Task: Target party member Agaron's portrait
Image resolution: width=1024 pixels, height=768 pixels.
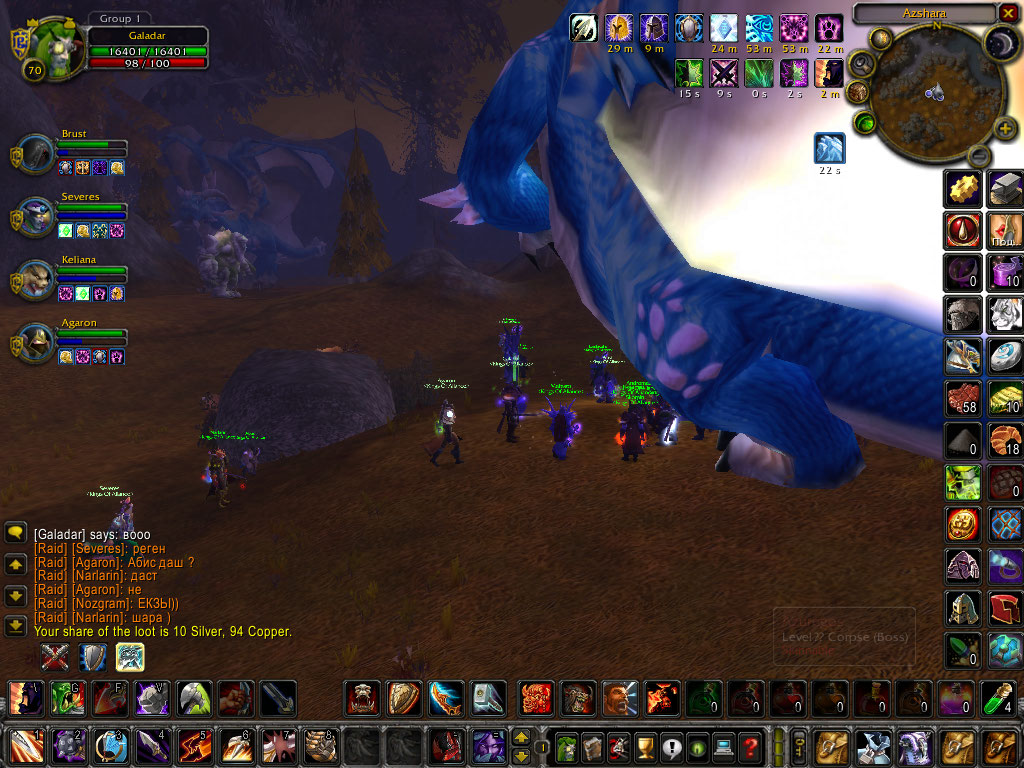Action: pyautogui.click(x=38, y=343)
